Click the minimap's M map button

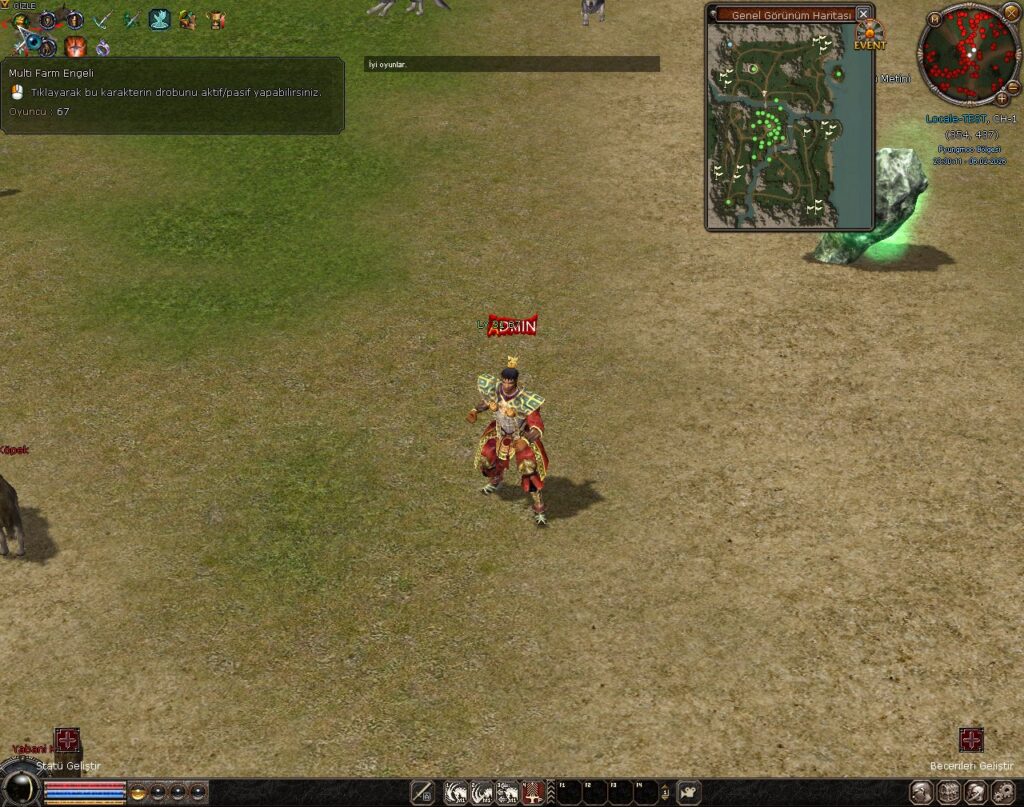(934, 18)
